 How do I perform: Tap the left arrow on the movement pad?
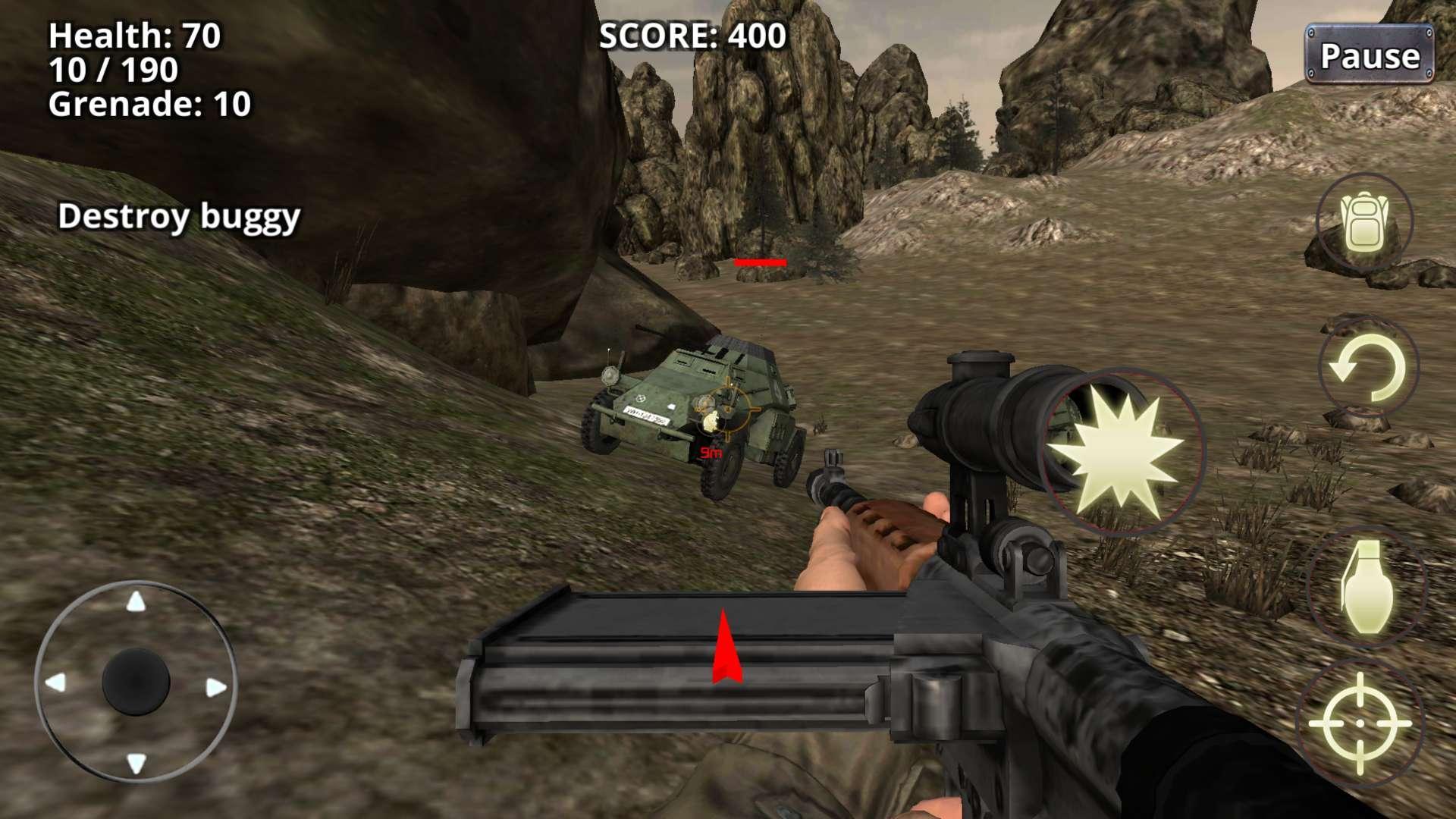click(57, 682)
